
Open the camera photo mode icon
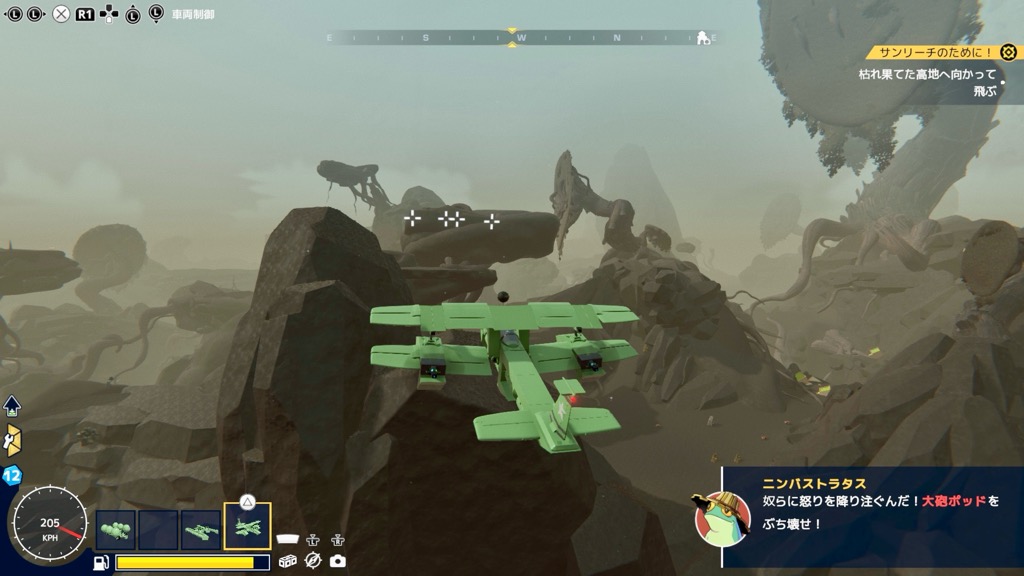(337, 560)
